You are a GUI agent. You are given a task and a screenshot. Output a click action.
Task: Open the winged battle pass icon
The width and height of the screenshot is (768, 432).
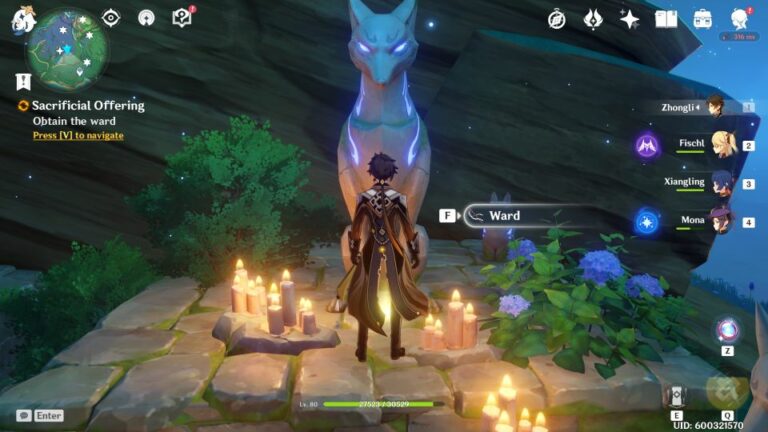coord(593,19)
